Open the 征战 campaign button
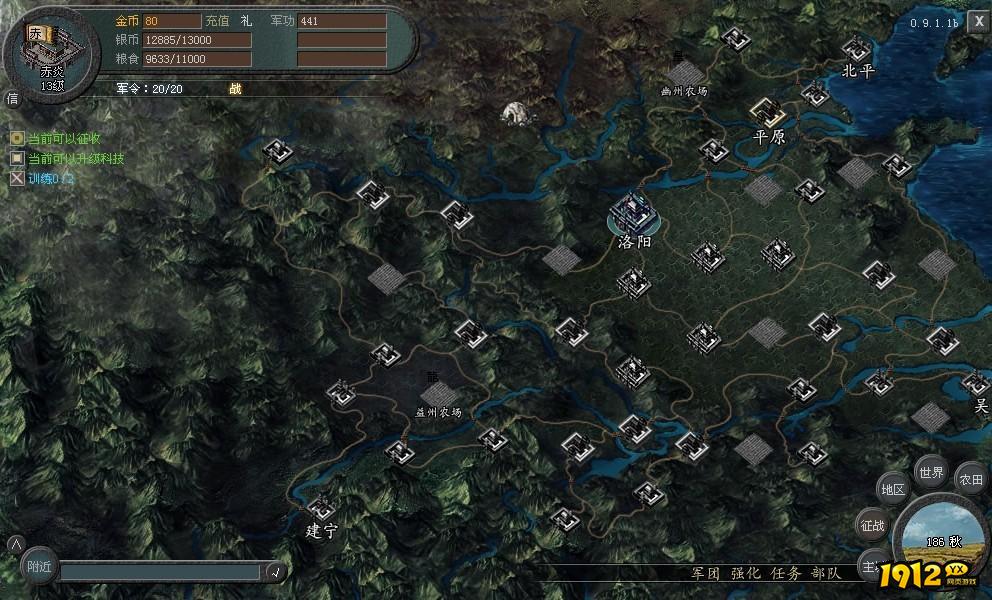This screenshot has width=992, height=600. pyautogui.click(x=872, y=524)
